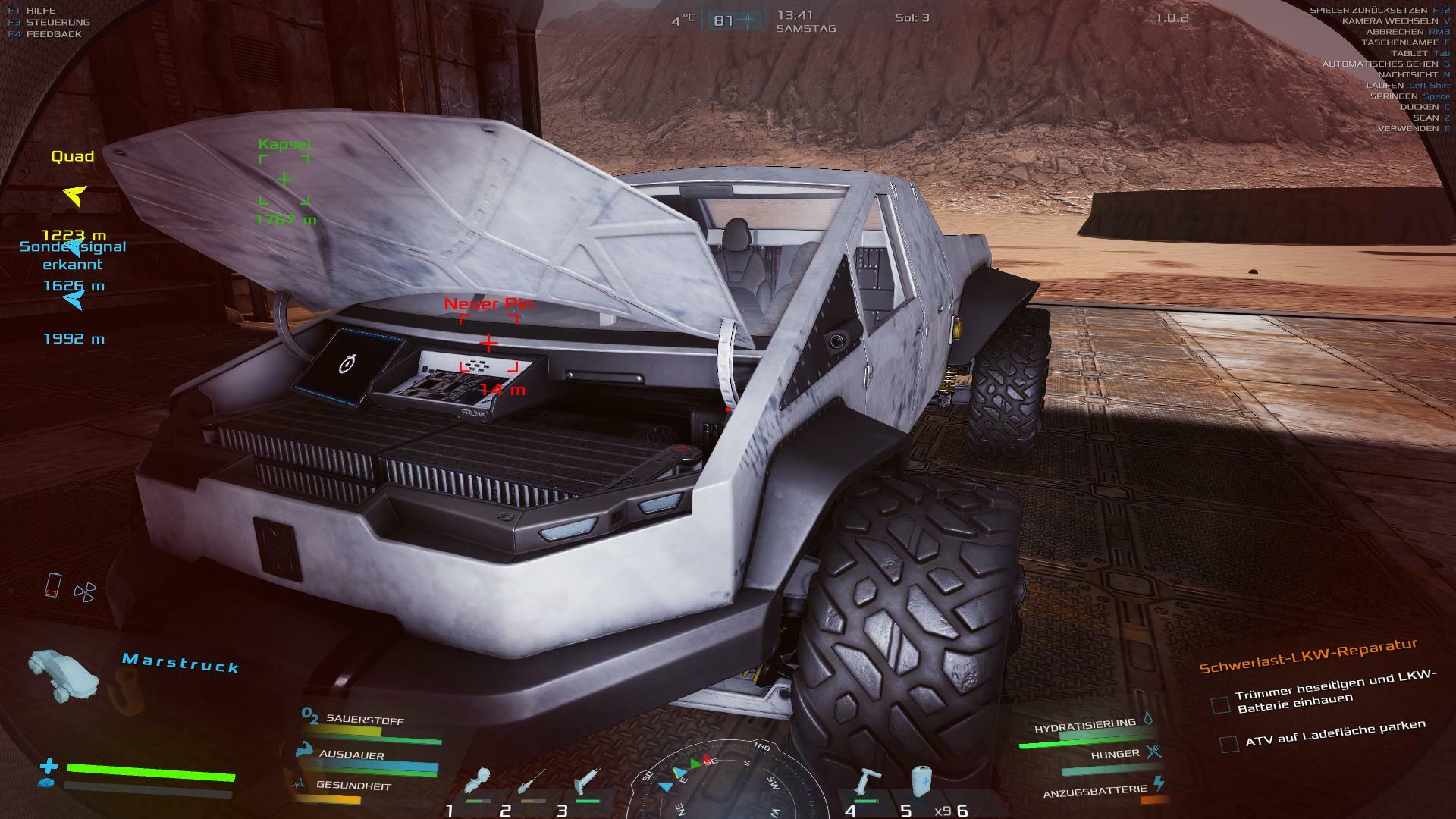This screenshot has width=1456, height=819.
Task: Click the yellow Quad direction arrow
Action: pyautogui.click(x=74, y=196)
